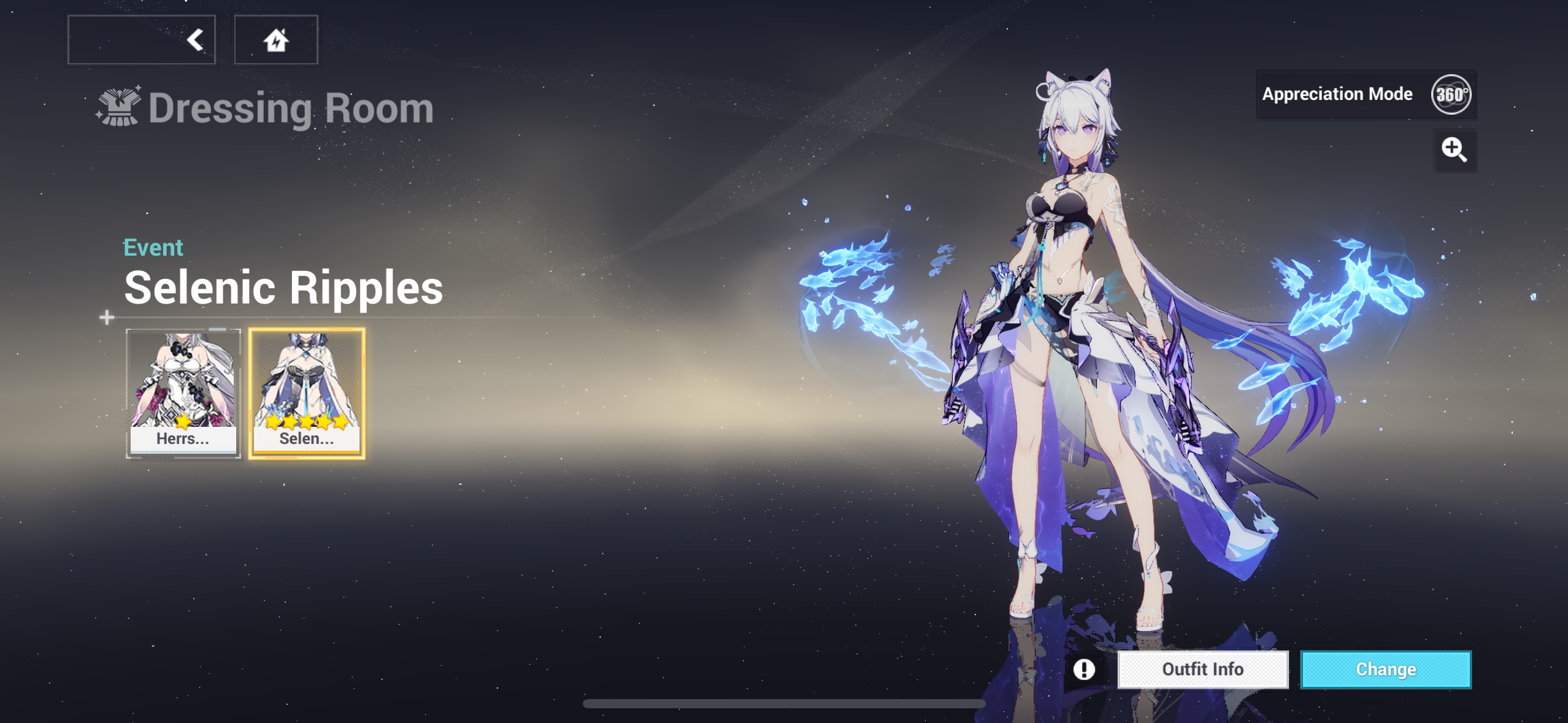The height and width of the screenshot is (723, 1568).
Task: Toggle Appreciation Mode on
Action: point(1337,94)
